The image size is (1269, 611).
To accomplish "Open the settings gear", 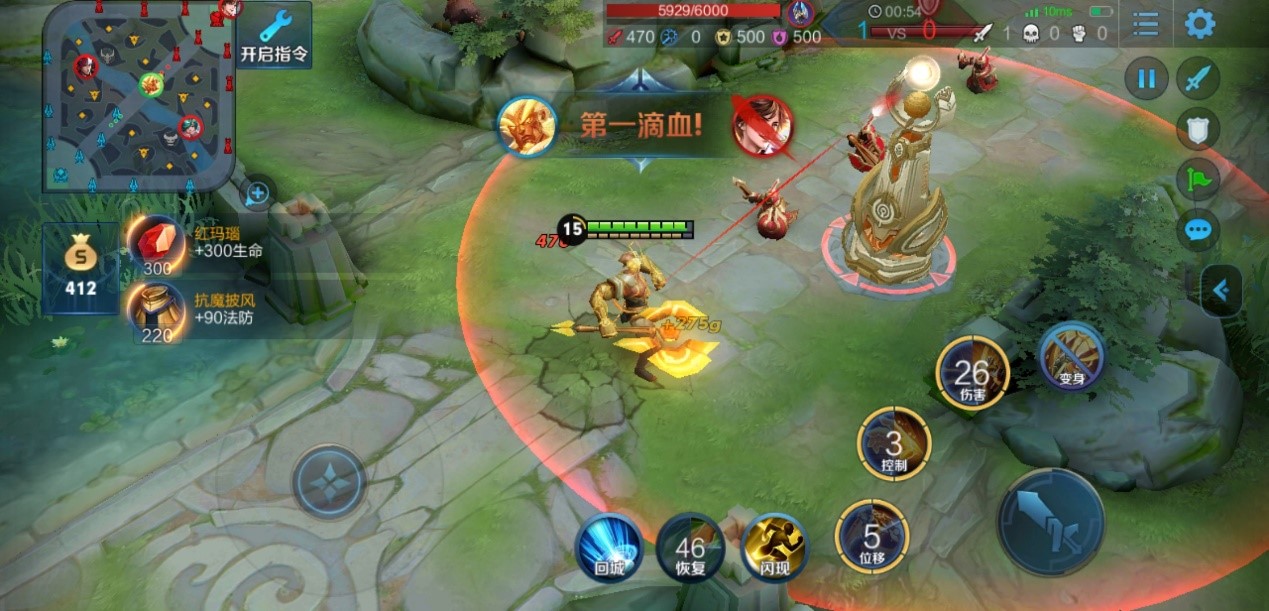I will coord(1200,23).
